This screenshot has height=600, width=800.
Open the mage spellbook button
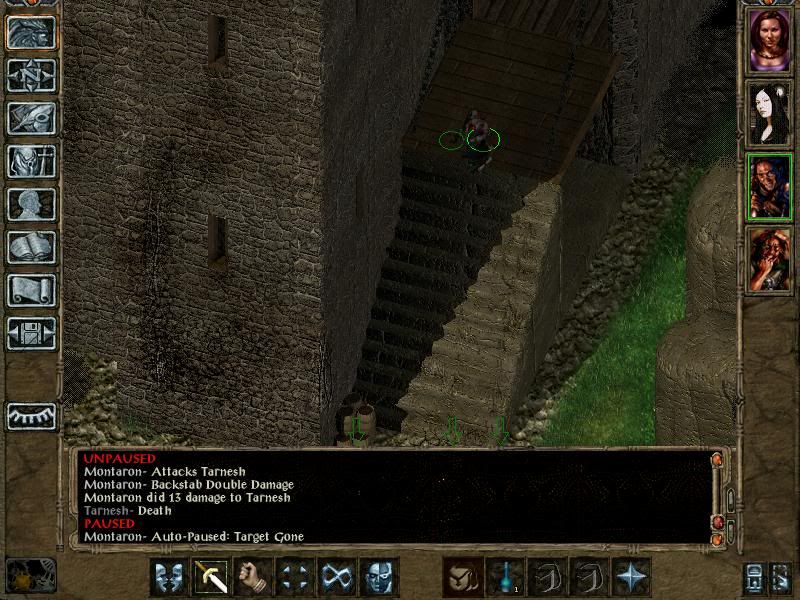31,248
